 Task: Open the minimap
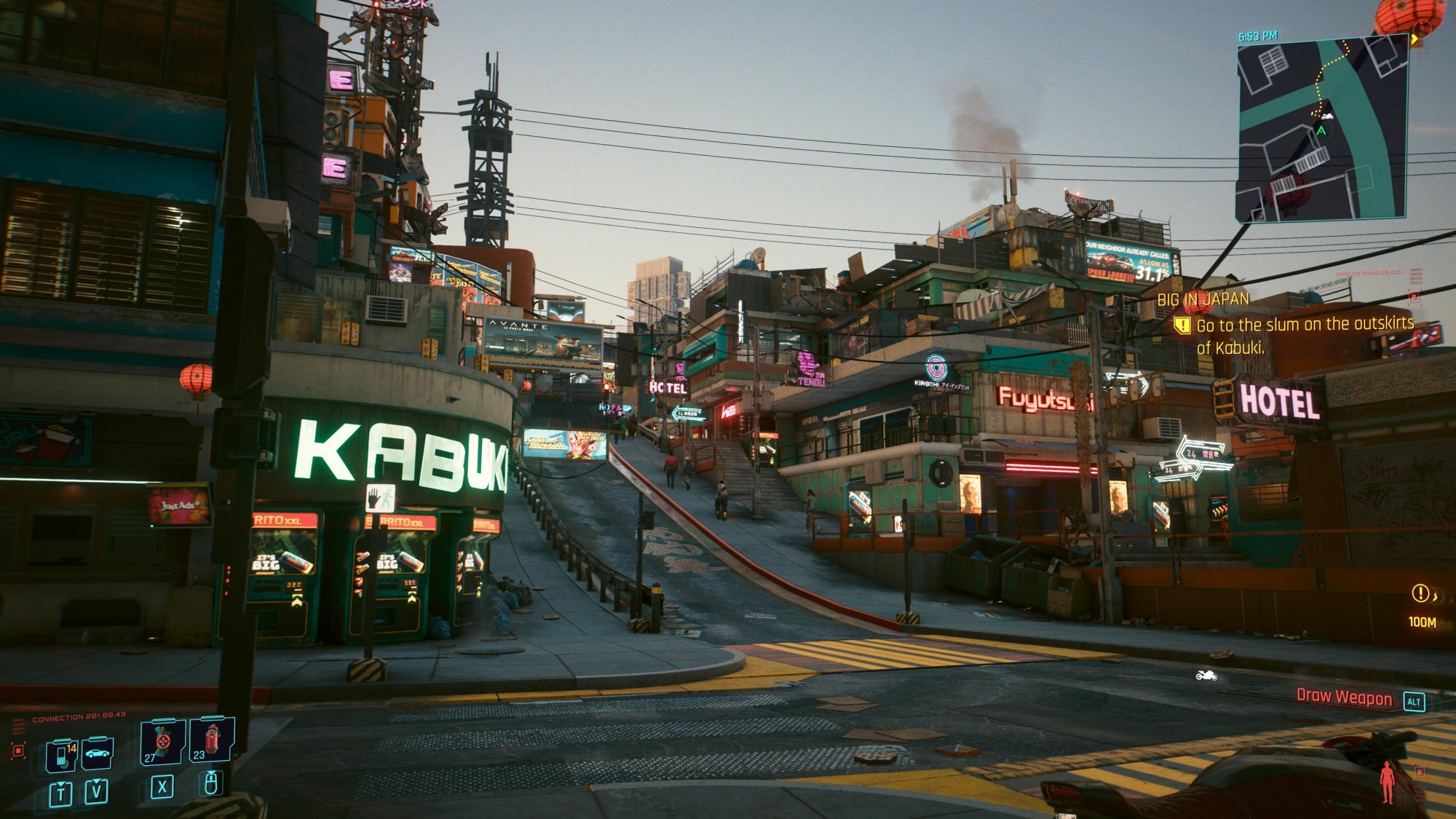(x=1321, y=129)
